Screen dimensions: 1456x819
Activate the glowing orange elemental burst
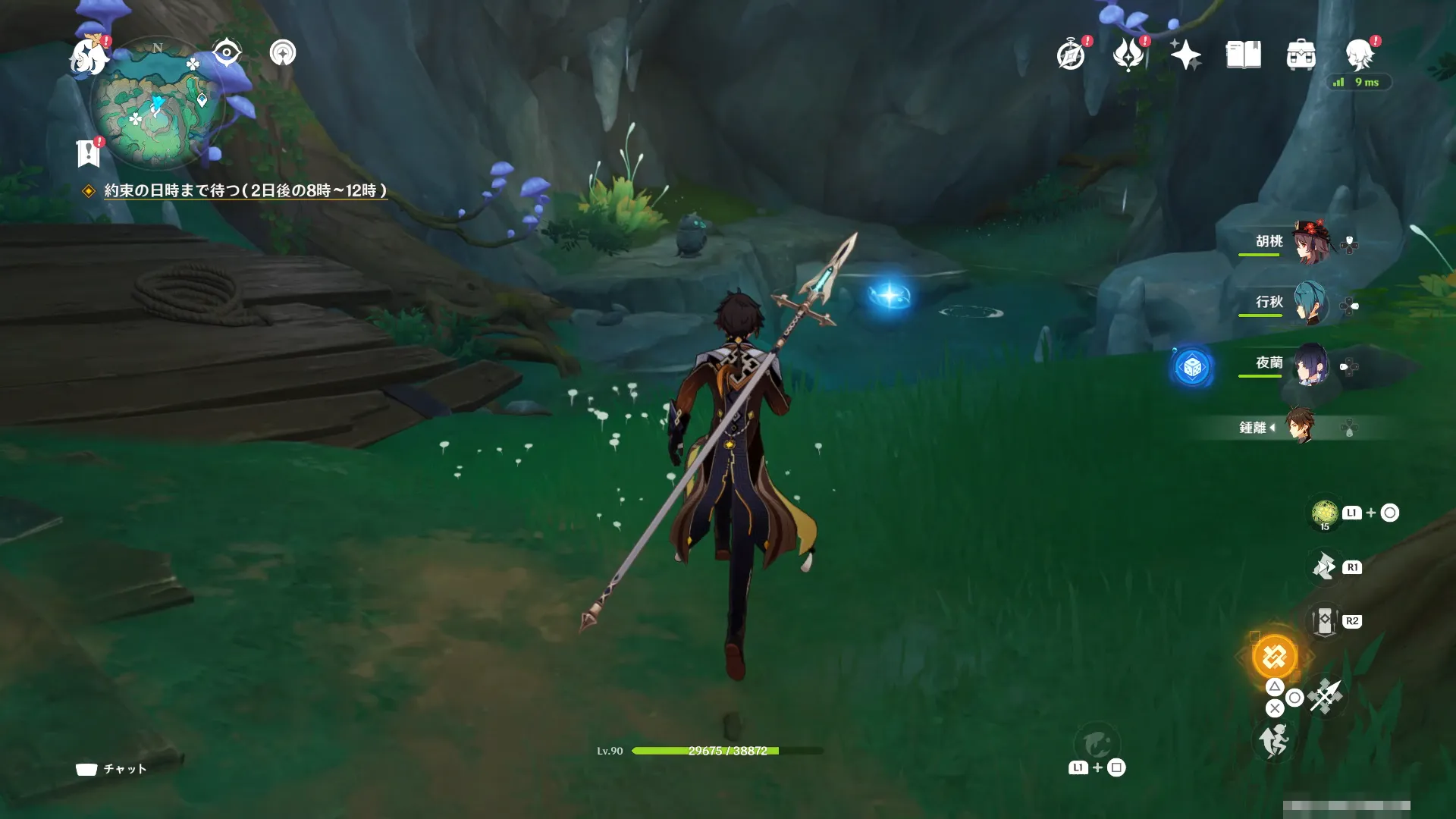coord(1274,656)
